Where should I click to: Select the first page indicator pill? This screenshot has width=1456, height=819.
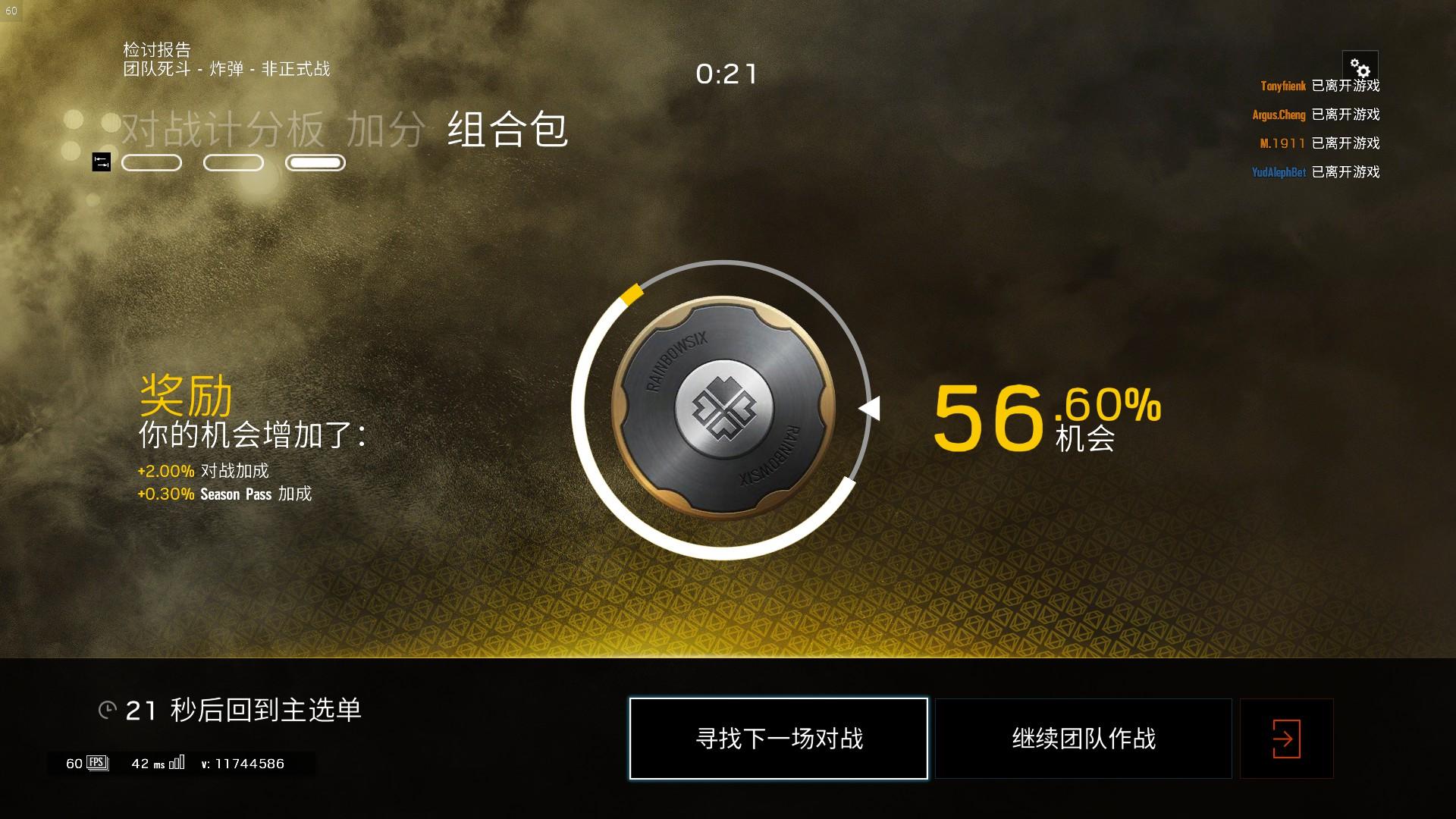(x=151, y=162)
